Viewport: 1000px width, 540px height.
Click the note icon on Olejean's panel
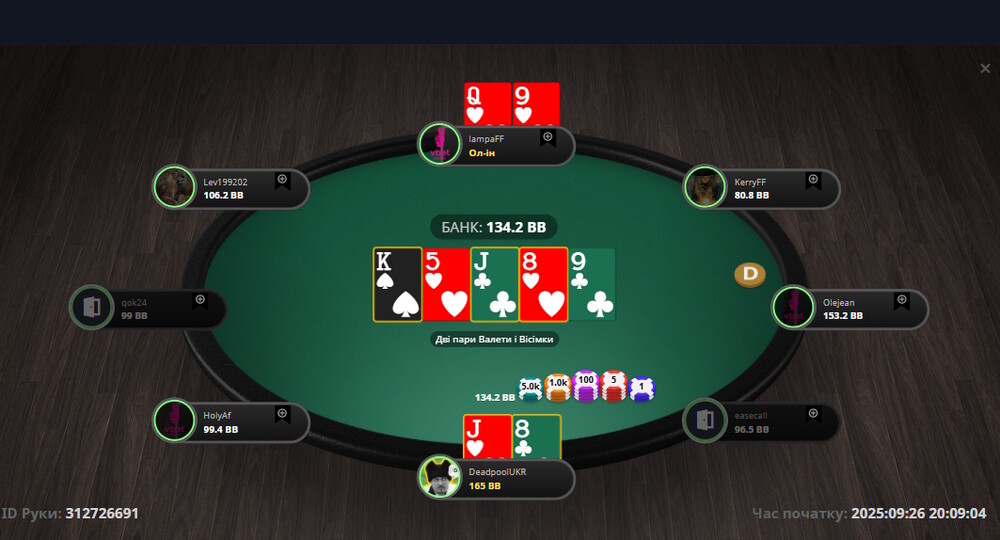(x=901, y=300)
